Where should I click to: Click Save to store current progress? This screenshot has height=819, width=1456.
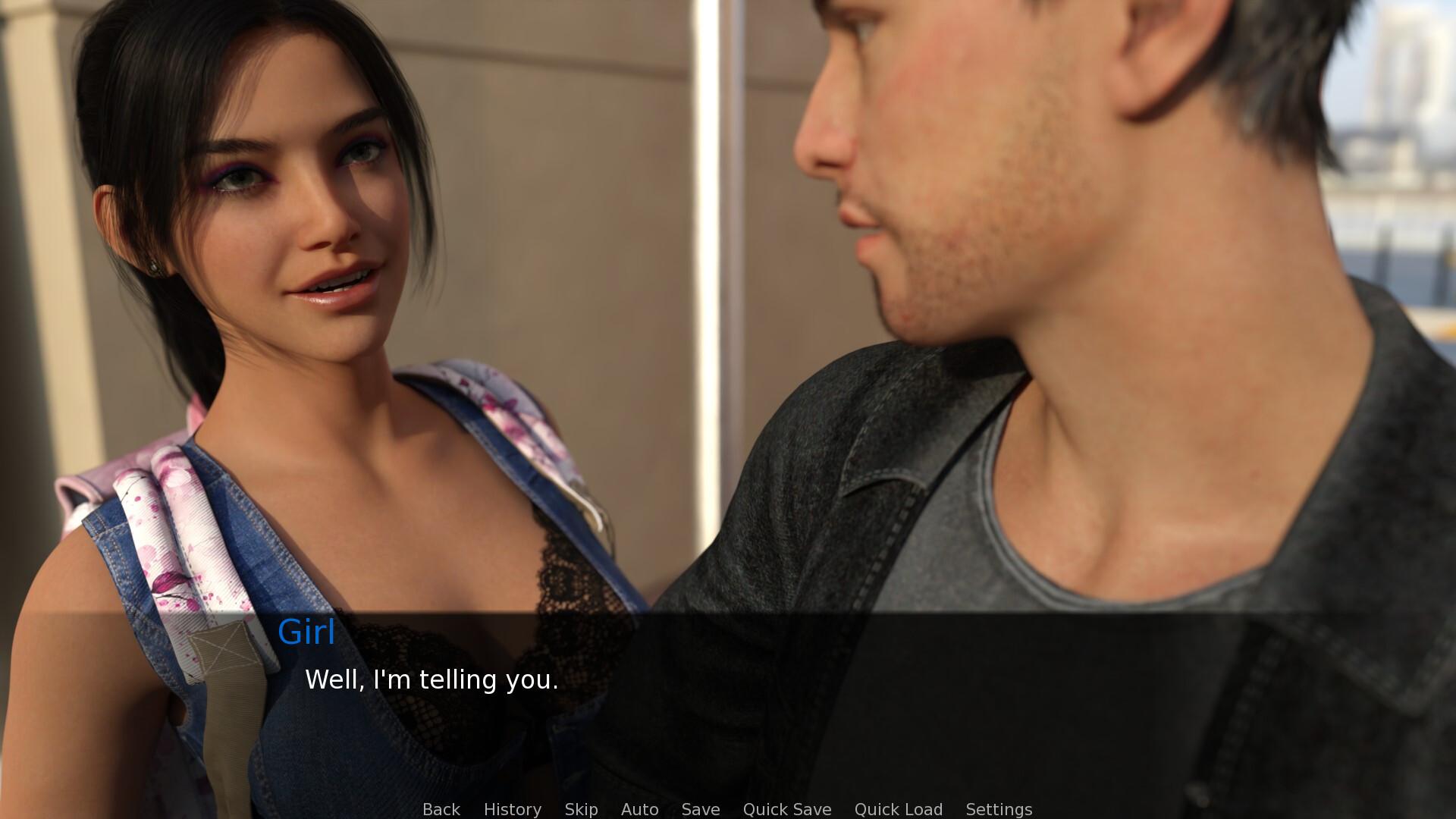pos(700,809)
